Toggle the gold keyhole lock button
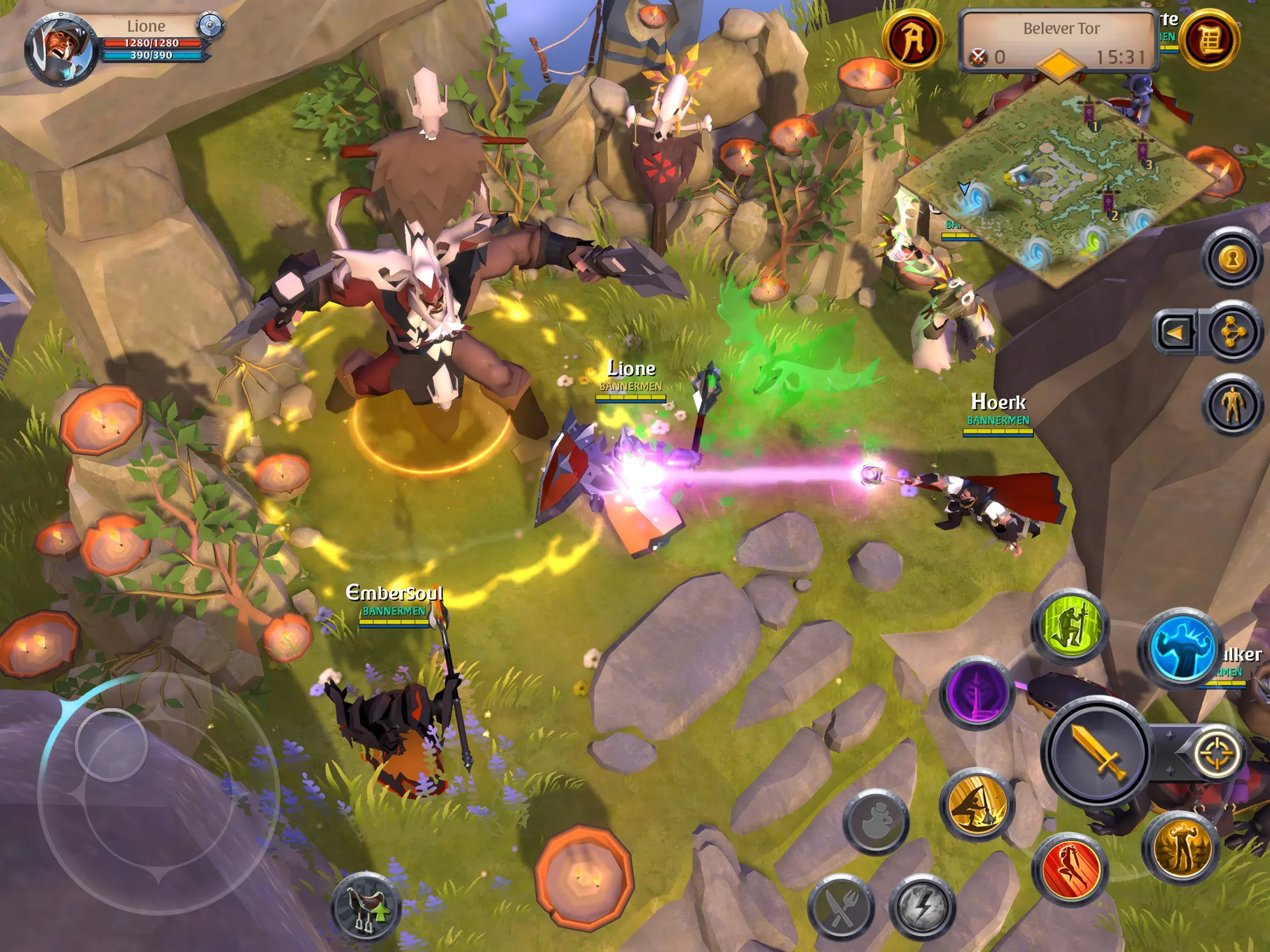1270x952 pixels. (1231, 259)
